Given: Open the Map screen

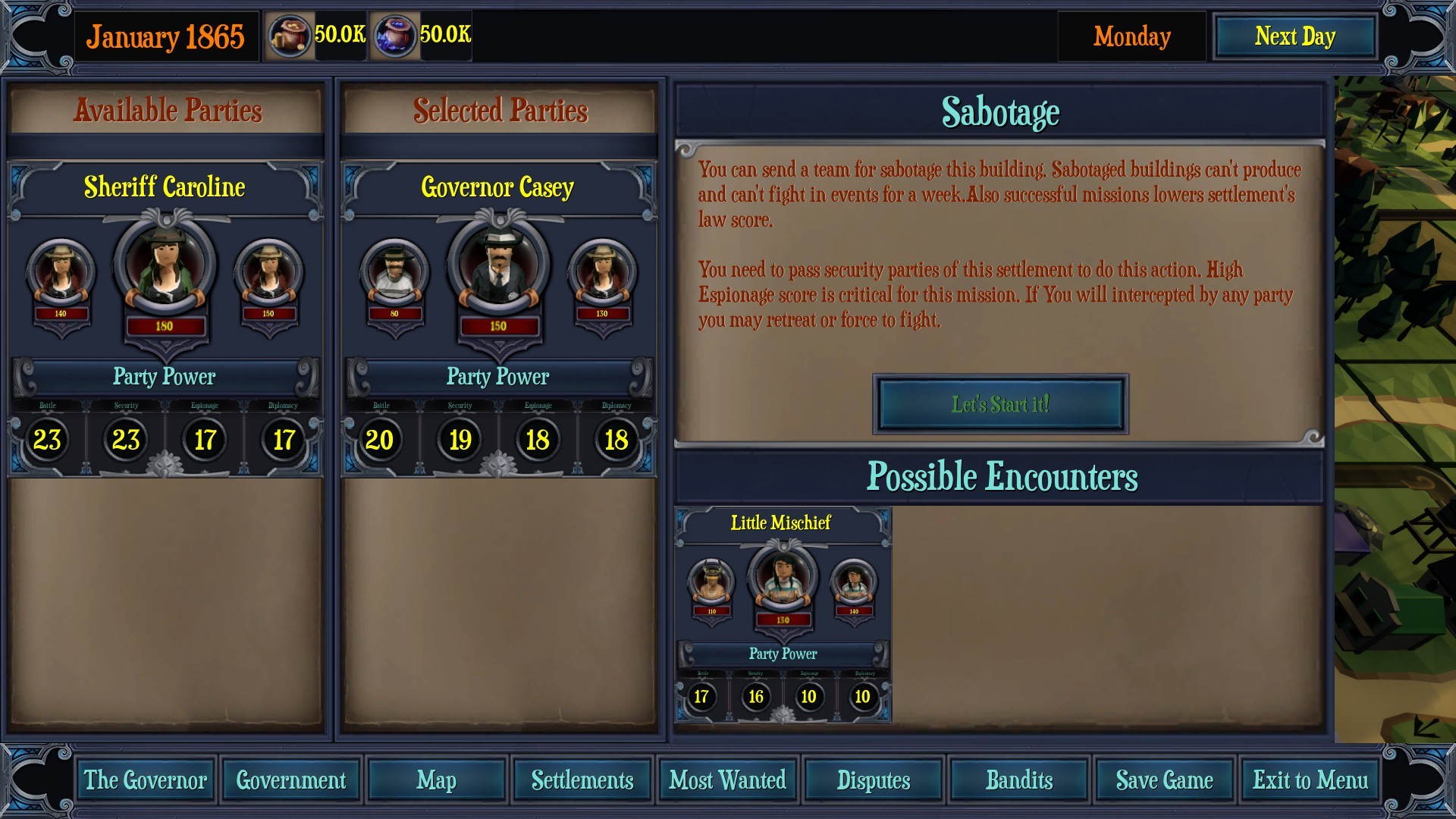Looking at the screenshot, I should click(x=436, y=780).
